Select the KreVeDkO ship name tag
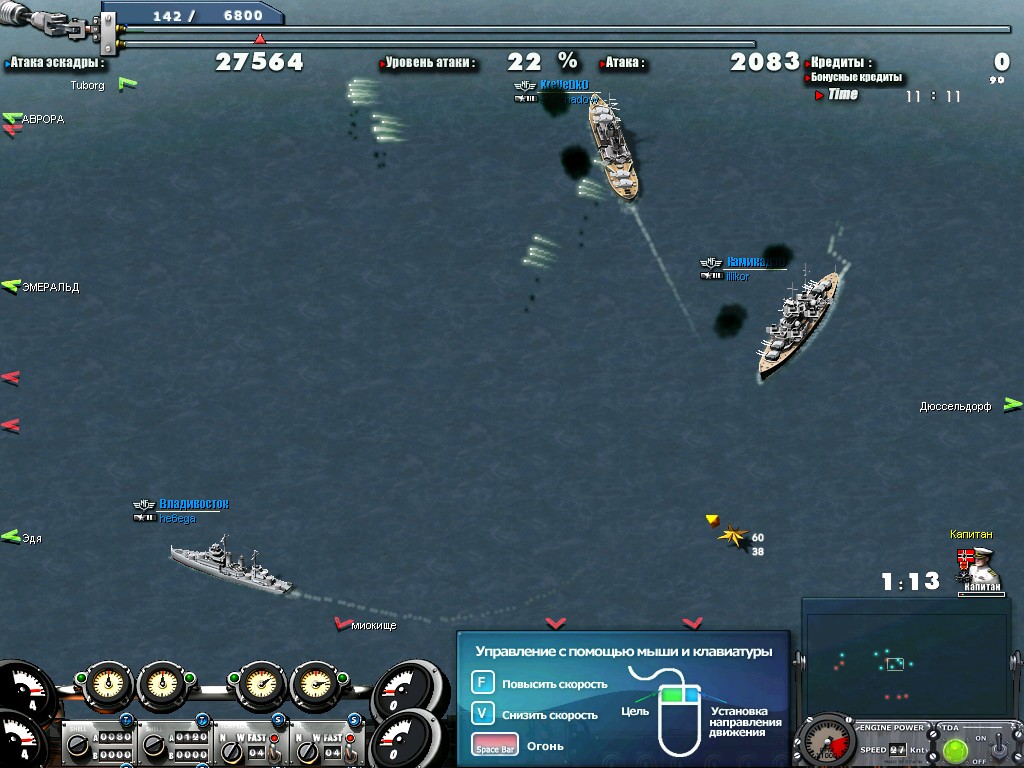Image resolution: width=1024 pixels, height=768 pixels. click(563, 86)
